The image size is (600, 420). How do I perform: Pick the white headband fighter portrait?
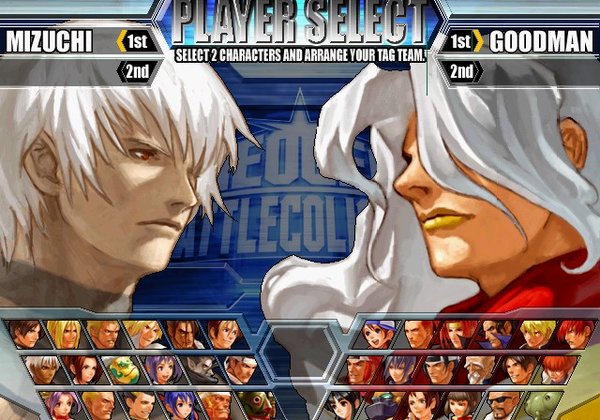click(236, 368)
